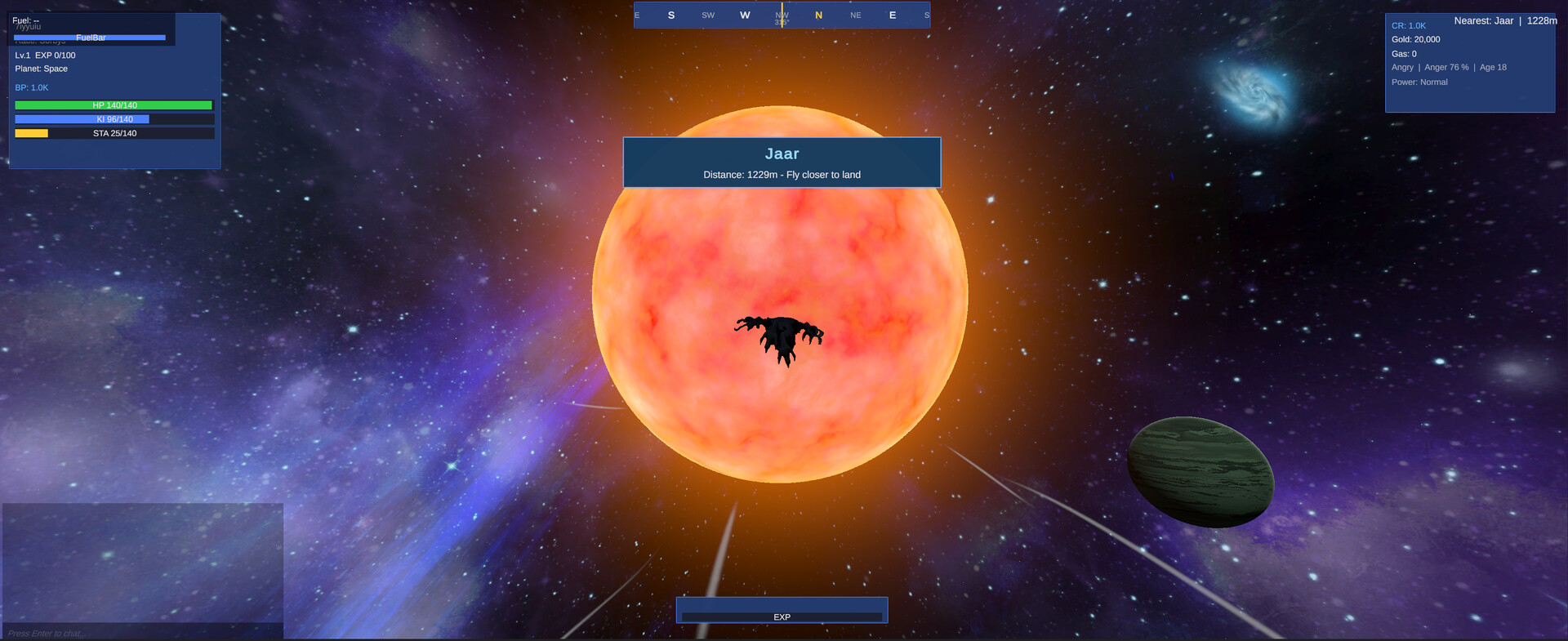Click the NE compass marker

(855, 15)
